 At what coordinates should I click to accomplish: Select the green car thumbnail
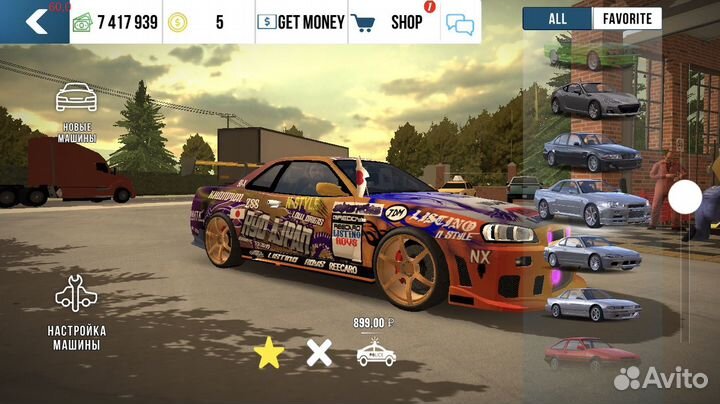coord(592,52)
